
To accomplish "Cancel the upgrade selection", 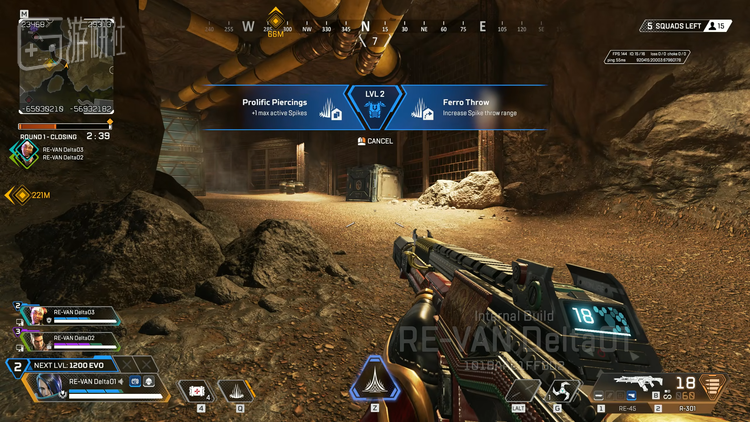I will coord(375,141).
